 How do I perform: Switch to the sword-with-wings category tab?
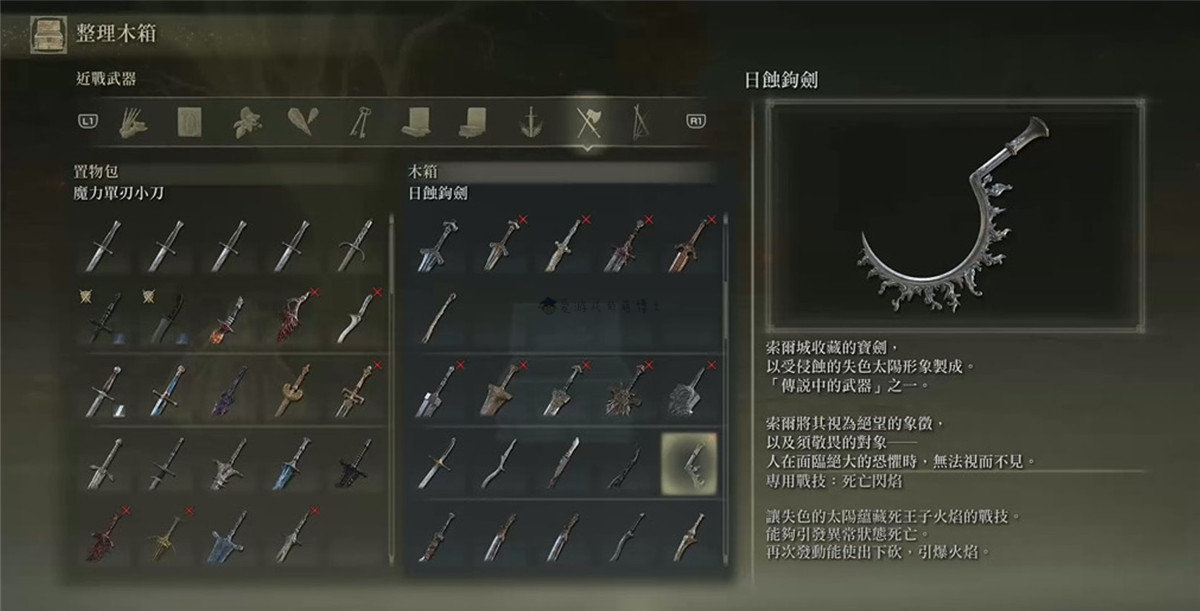tap(529, 122)
